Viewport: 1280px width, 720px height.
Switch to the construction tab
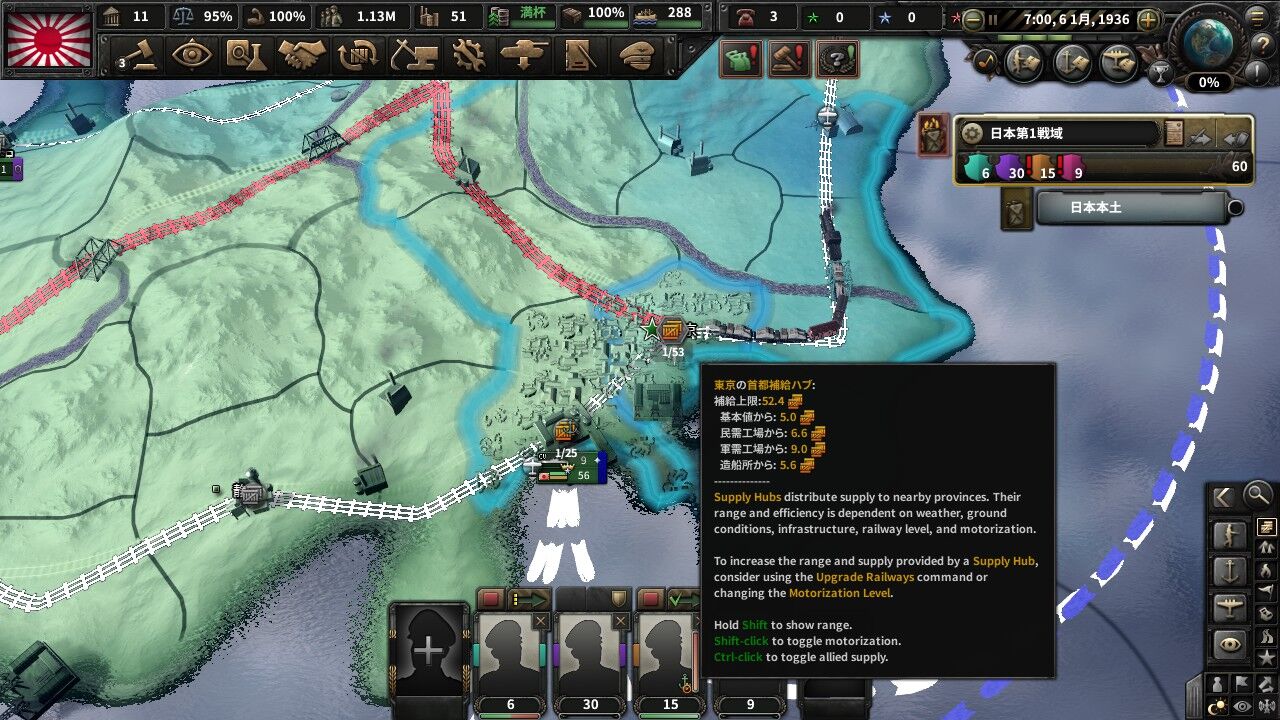pyautogui.click(x=416, y=56)
